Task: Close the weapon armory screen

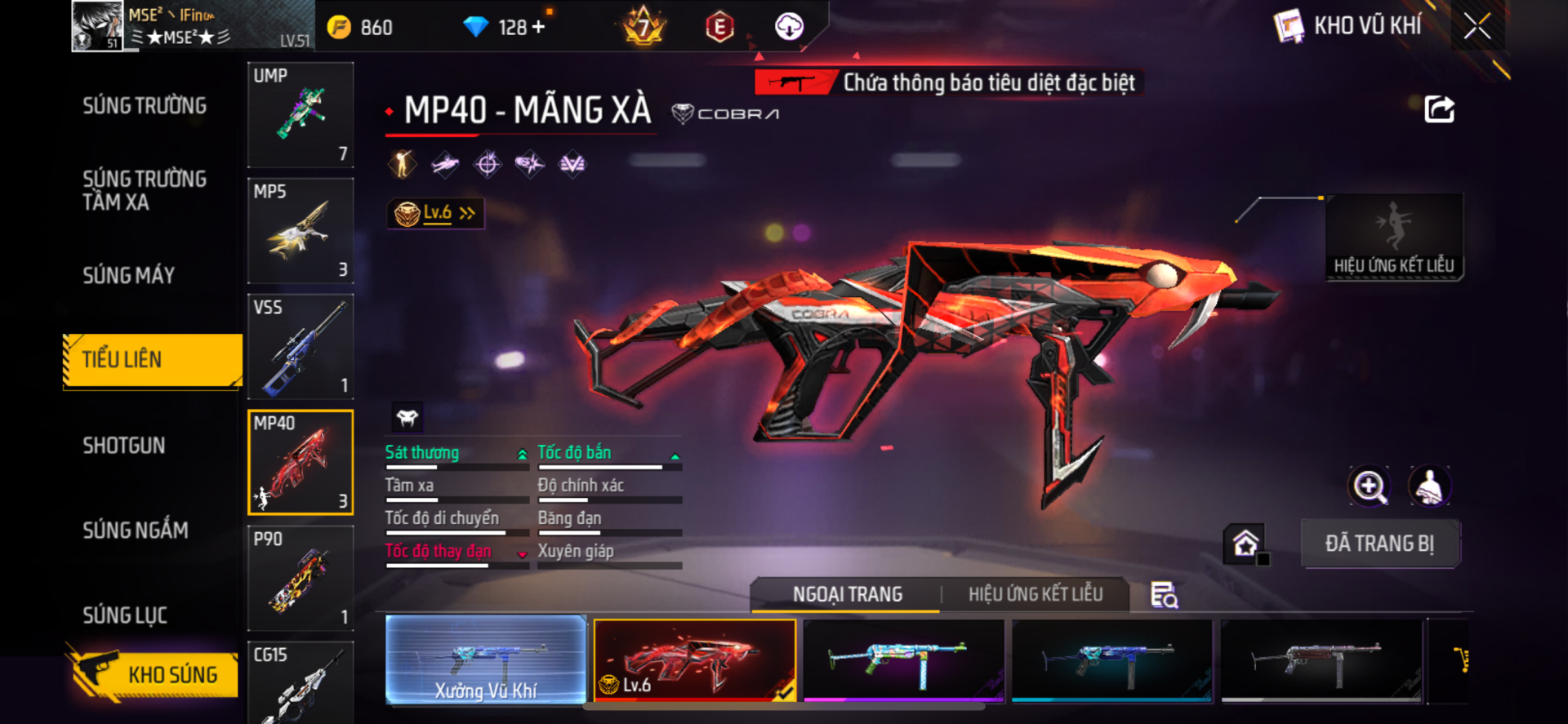Action: [1477, 26]
